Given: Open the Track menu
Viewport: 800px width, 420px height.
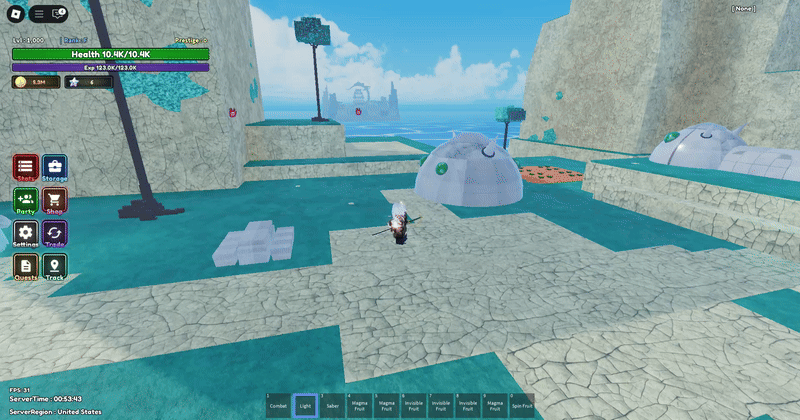Looking at the screenshot, I should tap(55, 267).
